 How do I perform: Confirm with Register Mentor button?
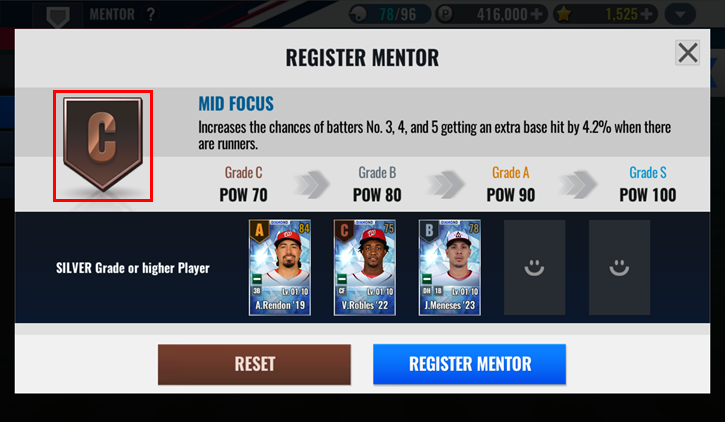point(469,364)
